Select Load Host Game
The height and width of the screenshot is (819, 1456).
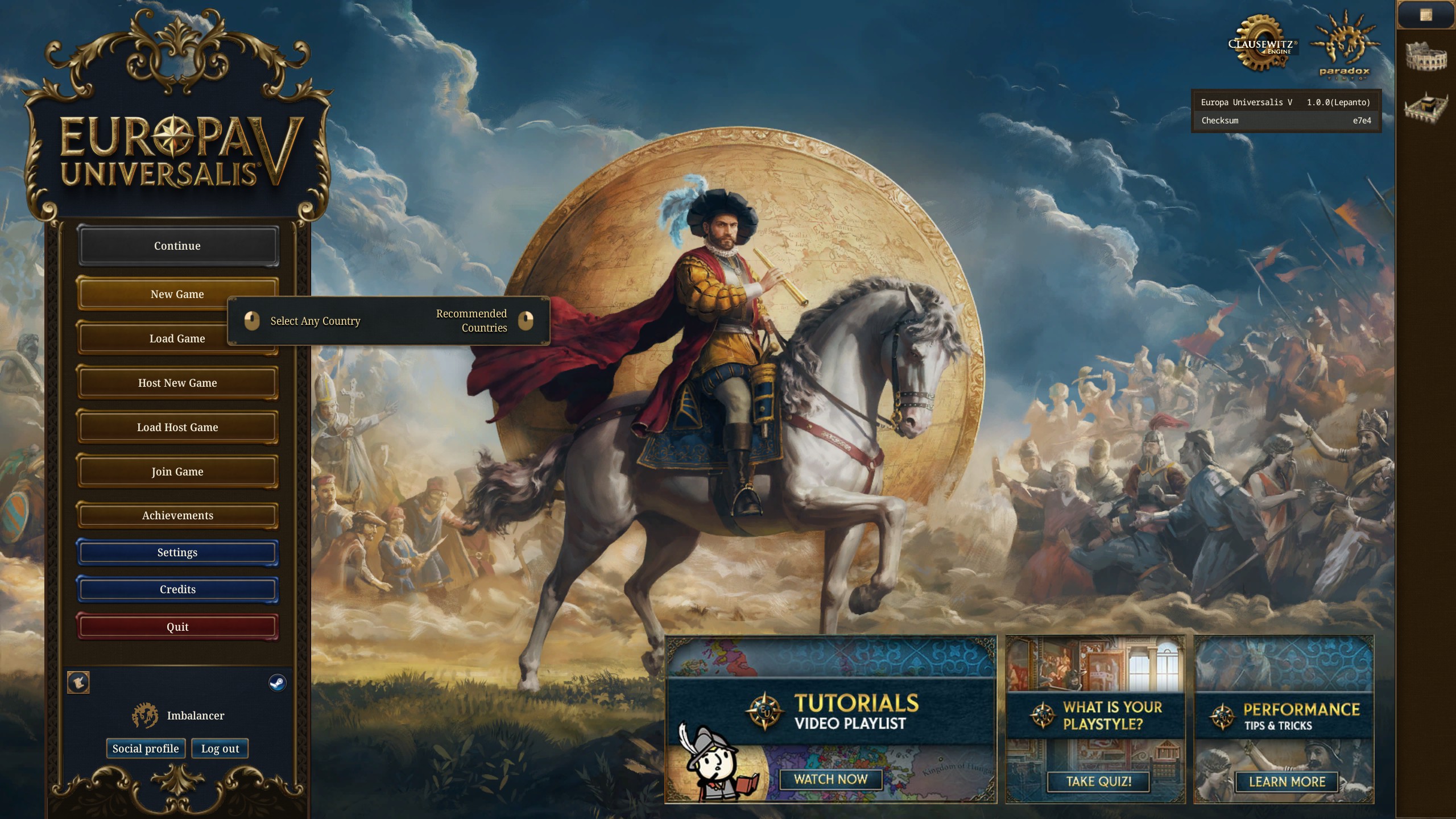[177, 427]
